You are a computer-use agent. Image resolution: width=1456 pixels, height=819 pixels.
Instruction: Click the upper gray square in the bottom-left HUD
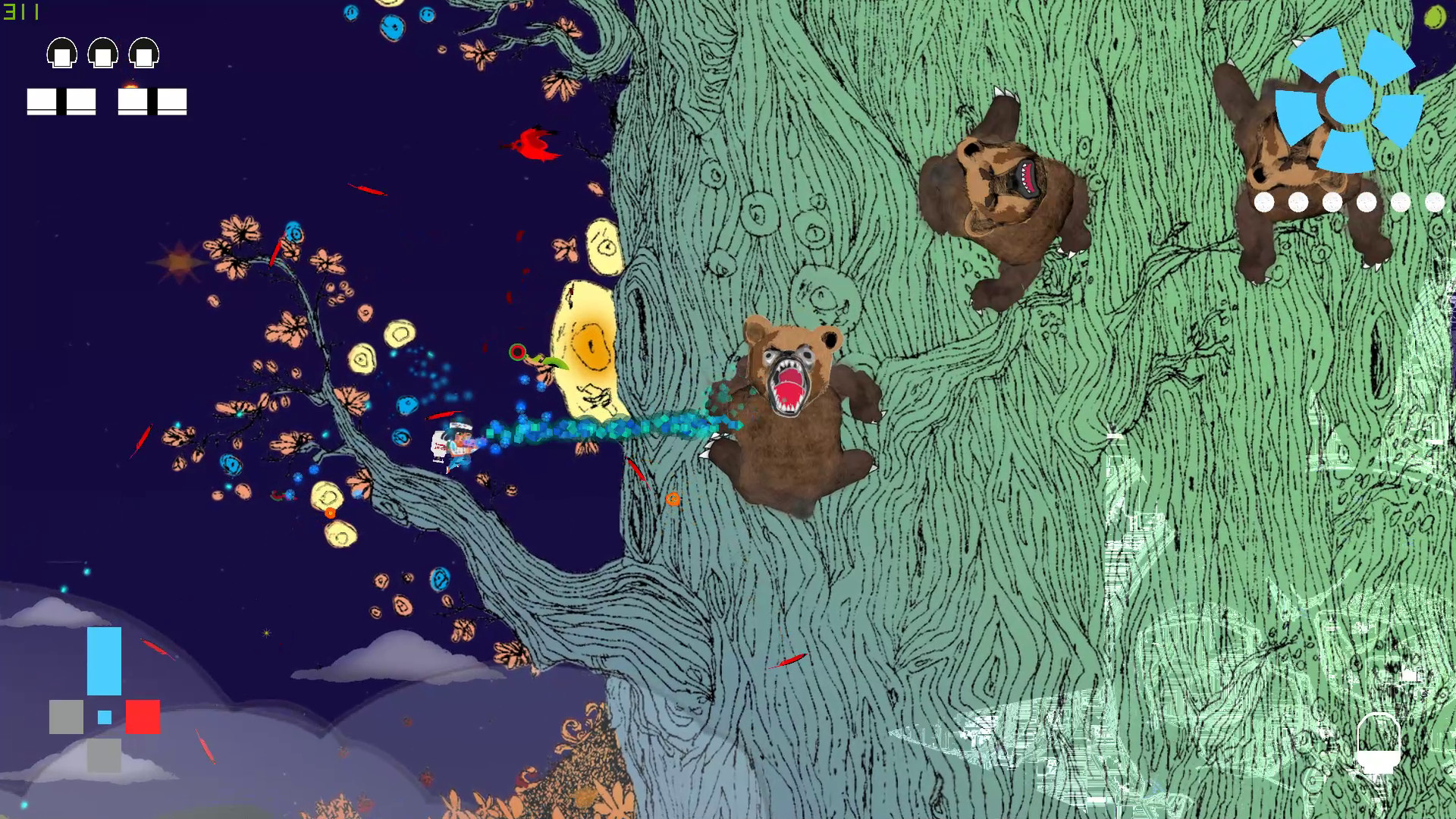tap(64, 715)
